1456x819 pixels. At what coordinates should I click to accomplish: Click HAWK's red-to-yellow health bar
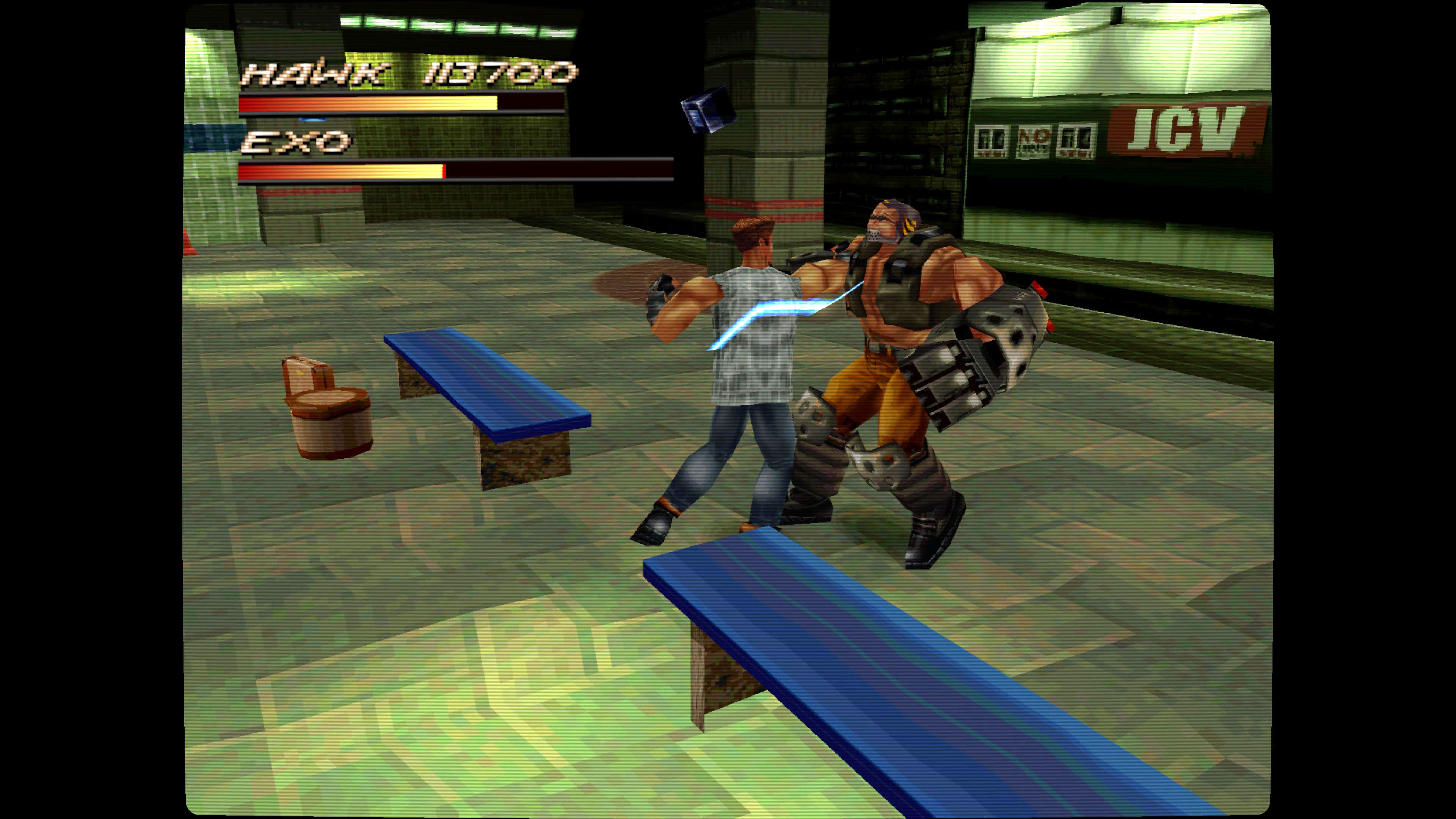pyautogui.click(x=367, y=103)
